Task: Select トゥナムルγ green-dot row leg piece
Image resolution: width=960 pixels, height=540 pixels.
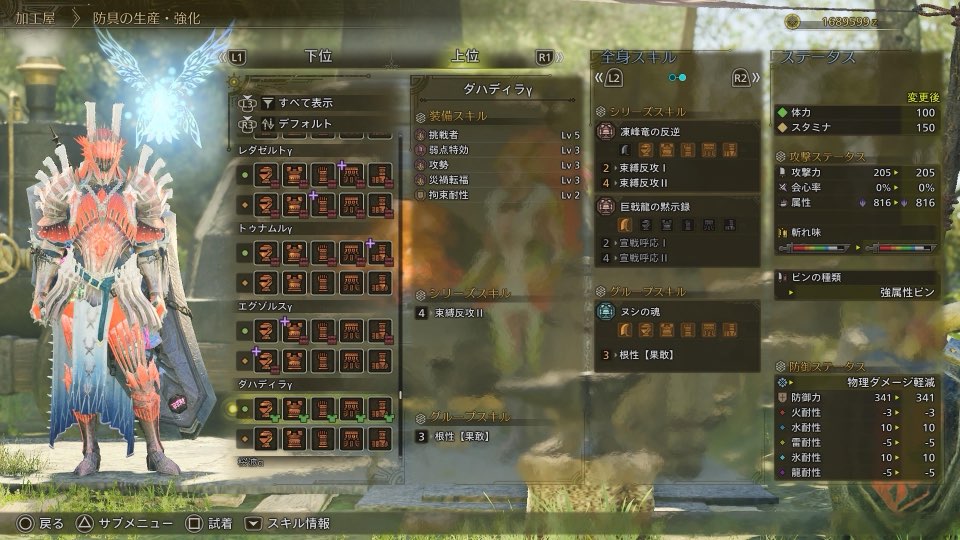Action: pyautogui.click(x=379, y=252)
